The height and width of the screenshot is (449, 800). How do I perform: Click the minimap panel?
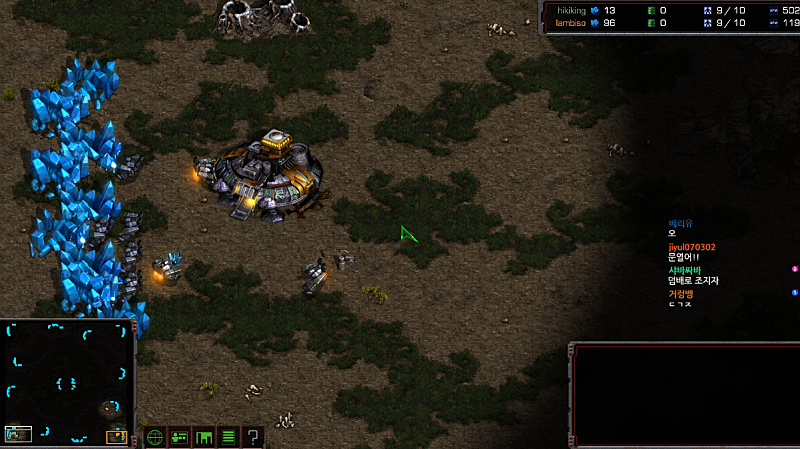68,382
